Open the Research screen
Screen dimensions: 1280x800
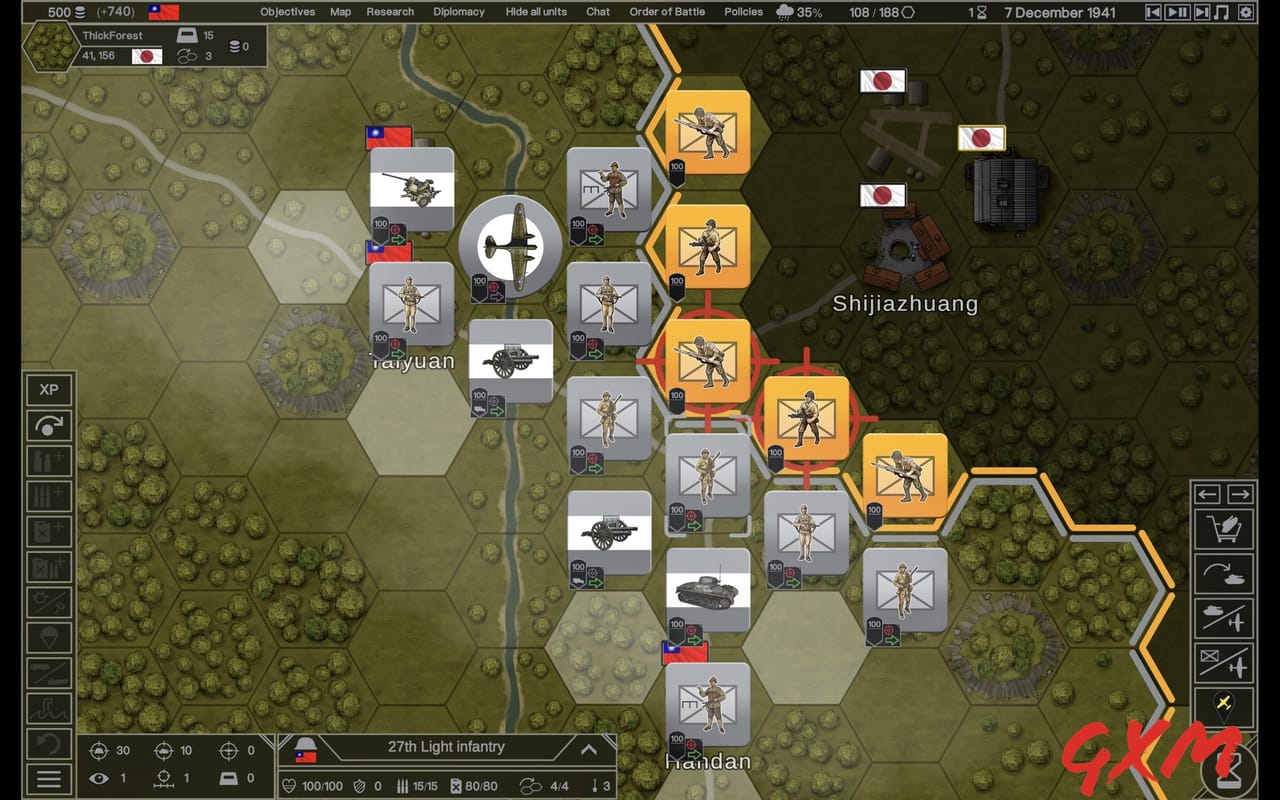click(389, 12)
